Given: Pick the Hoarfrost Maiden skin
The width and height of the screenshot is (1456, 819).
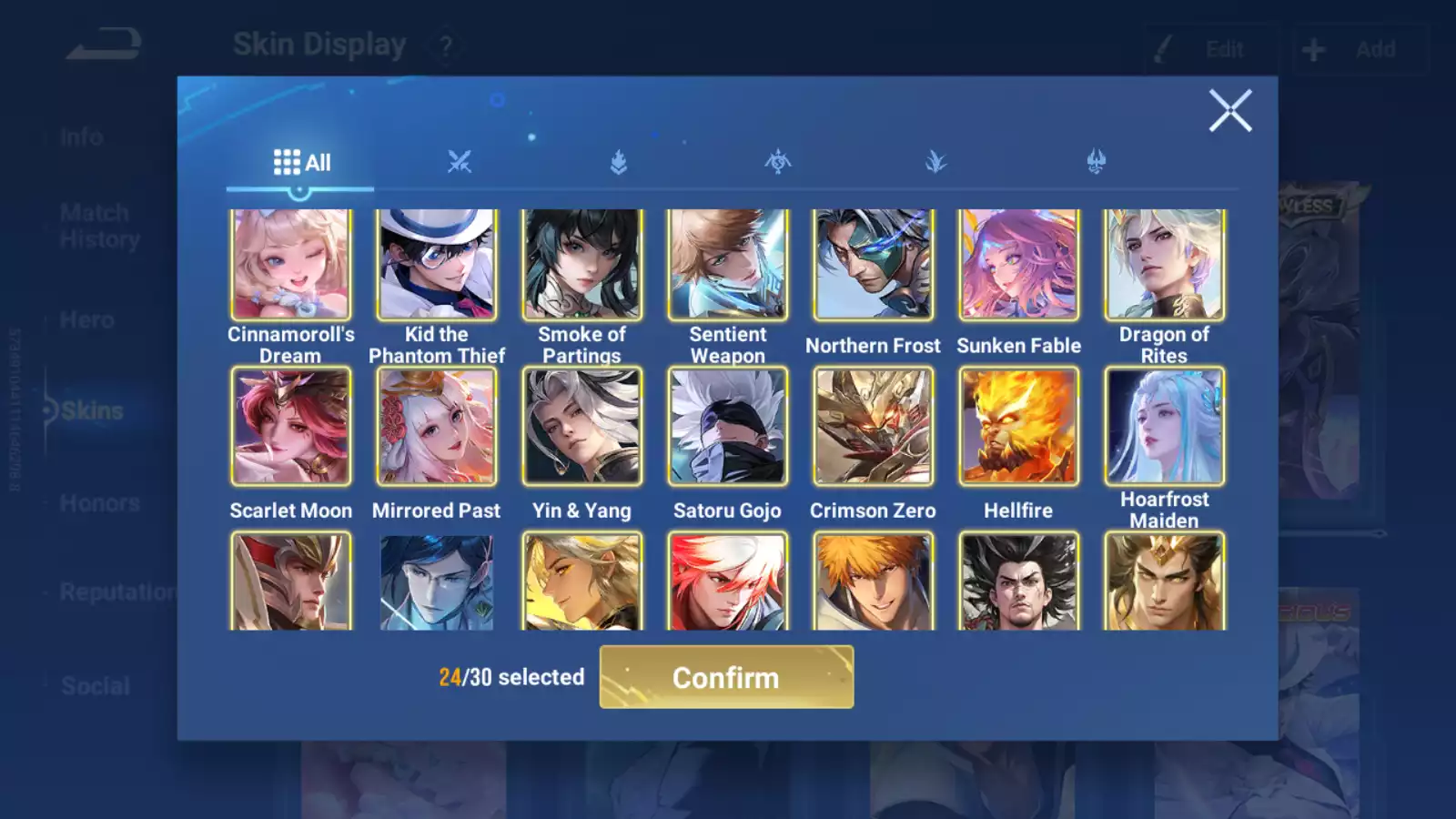Looking at the screenshot, I should coord(1165,426).
